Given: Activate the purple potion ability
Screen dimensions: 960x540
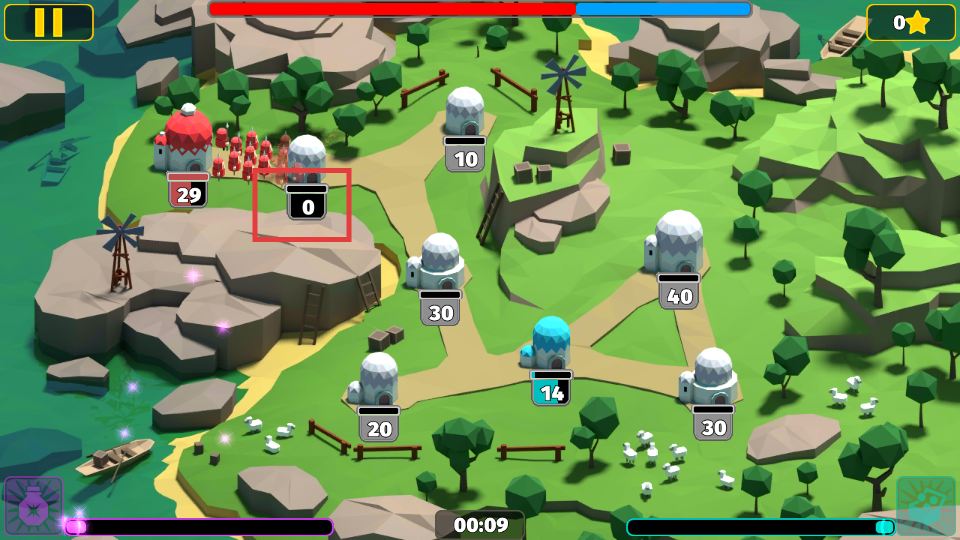Looking at the screenshot, I should click(x=33, y=505).
